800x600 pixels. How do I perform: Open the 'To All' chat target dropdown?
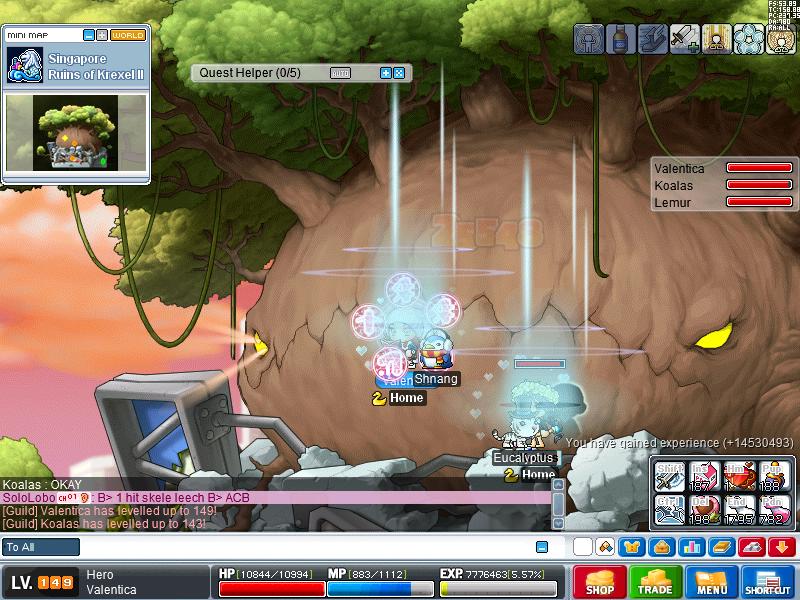[41, 547]
